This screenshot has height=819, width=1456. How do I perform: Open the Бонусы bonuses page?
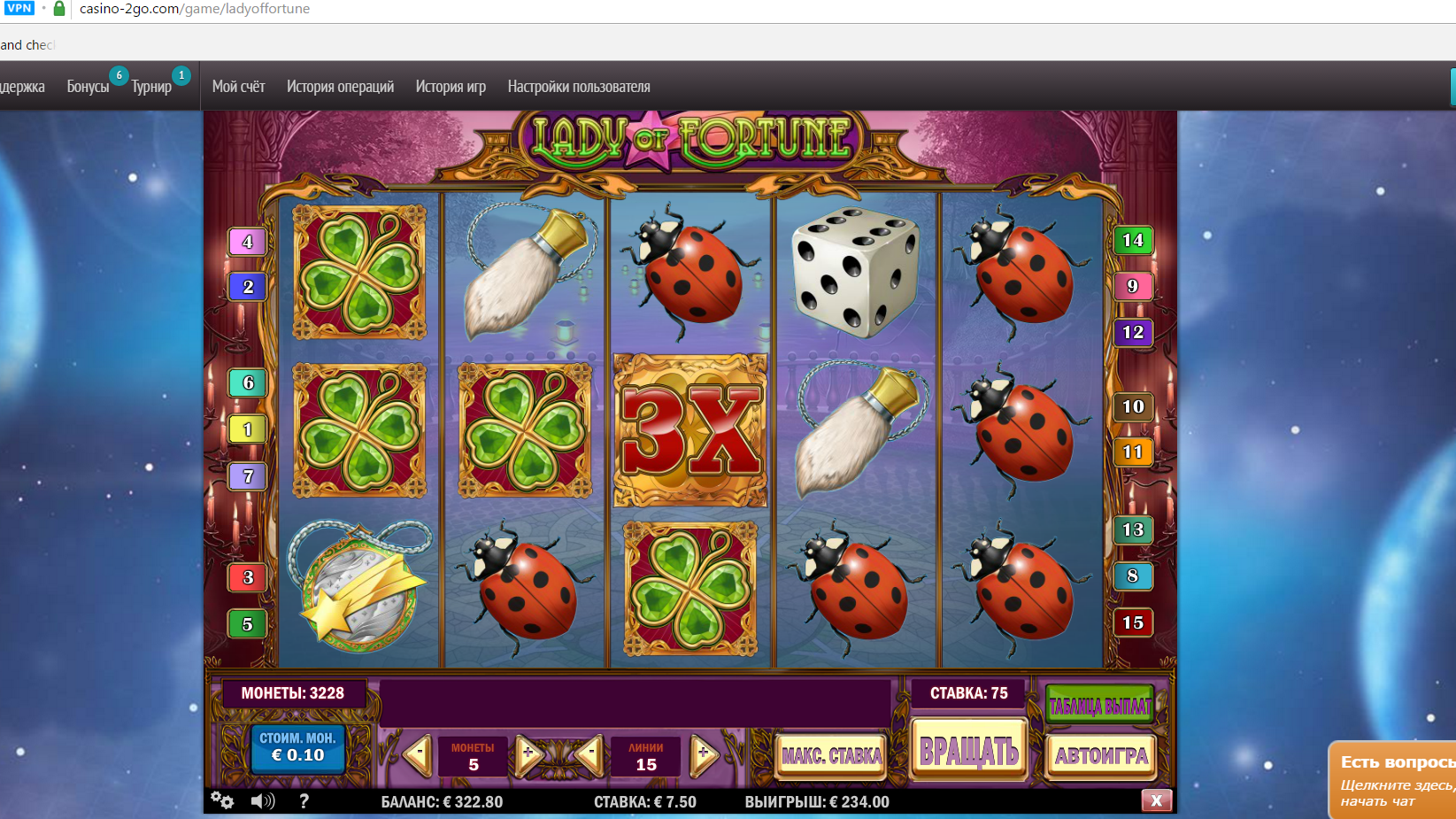click(88, 87)
